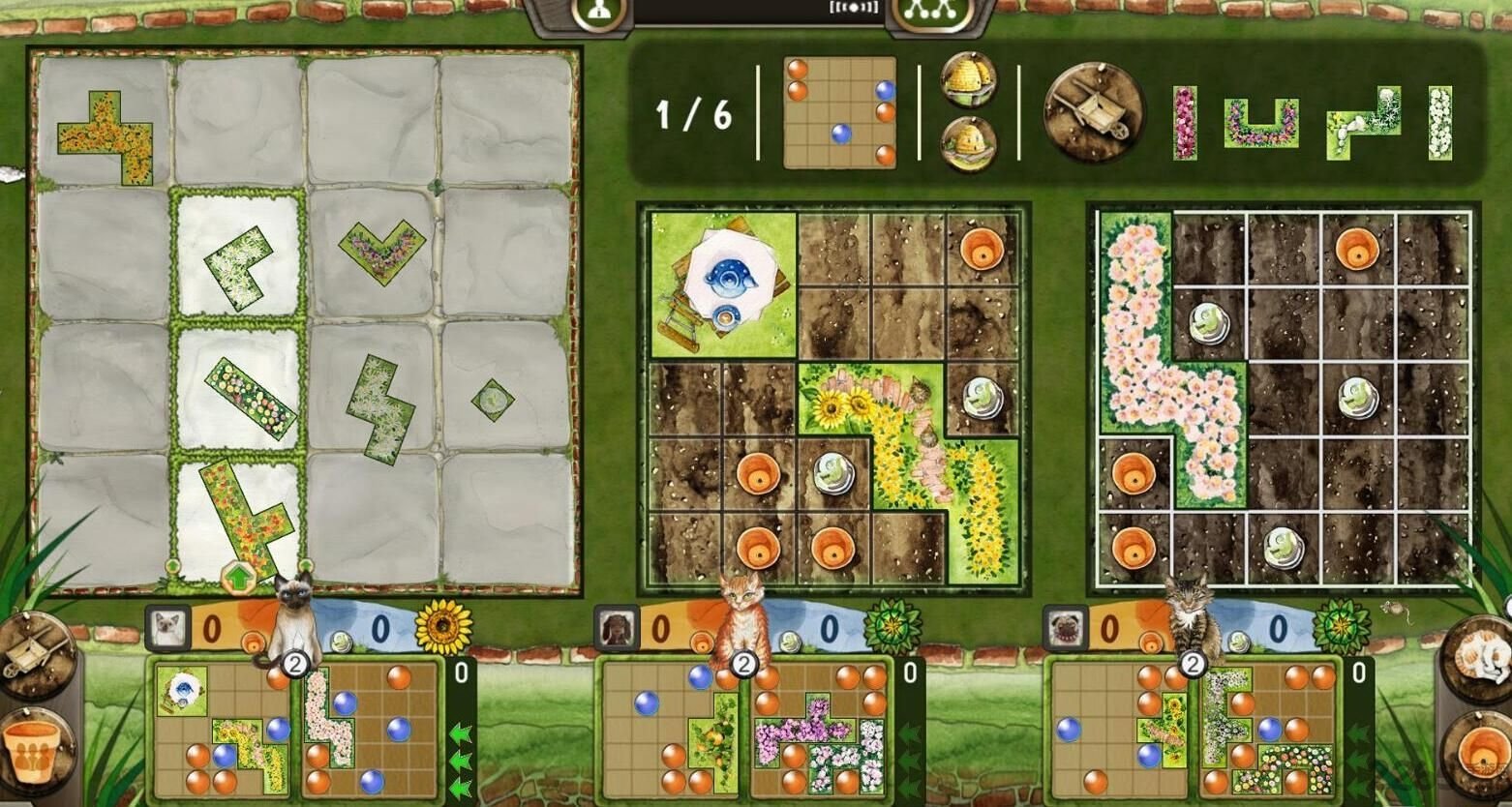
Task: Select the small diamond single-square tile
Action: (x=492, y=399)
